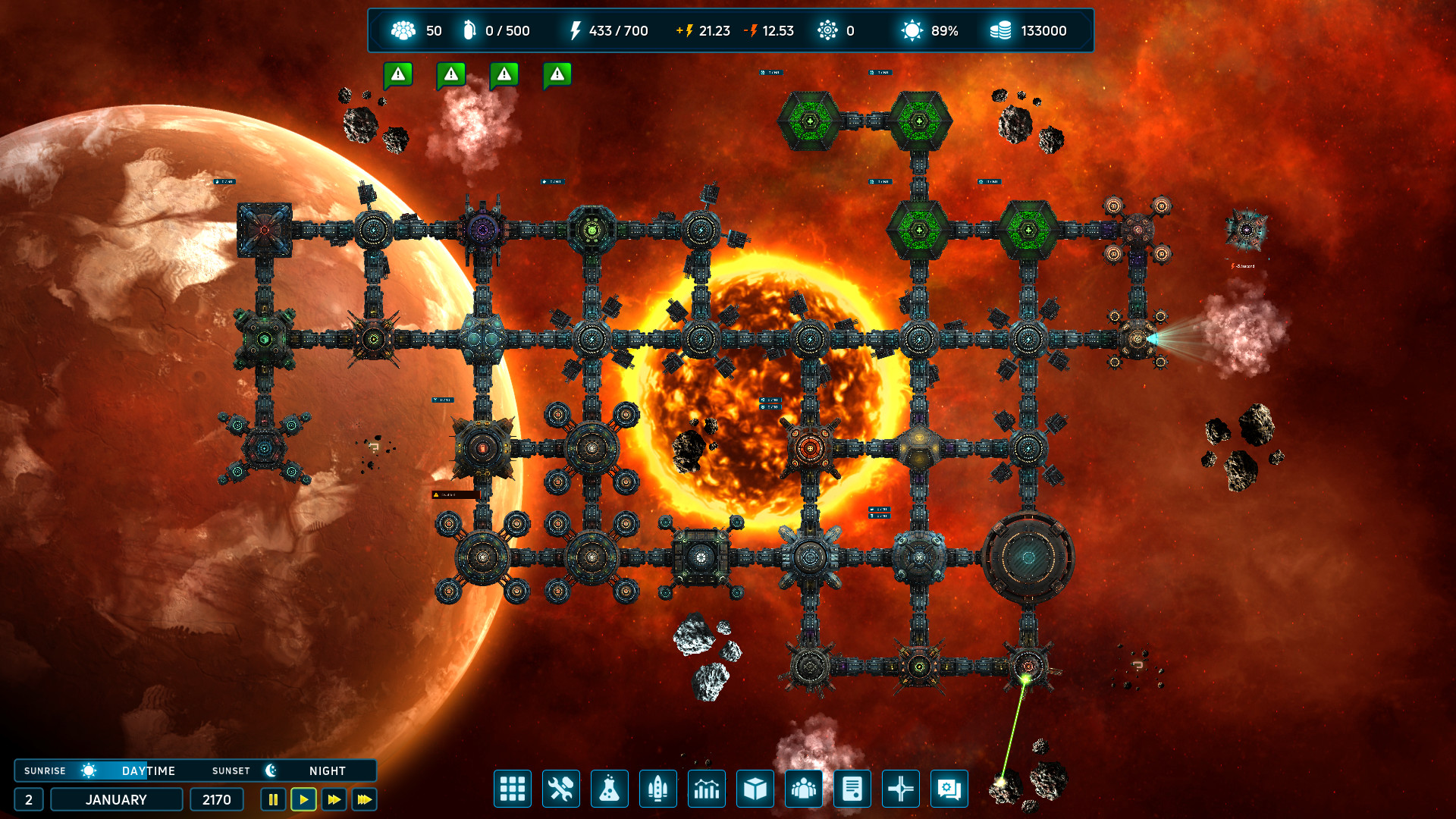The width and height of the screenshot is (1456, 819).
Task: Toggle the sunrise daytime sun indicator
Action: (89, 770)
